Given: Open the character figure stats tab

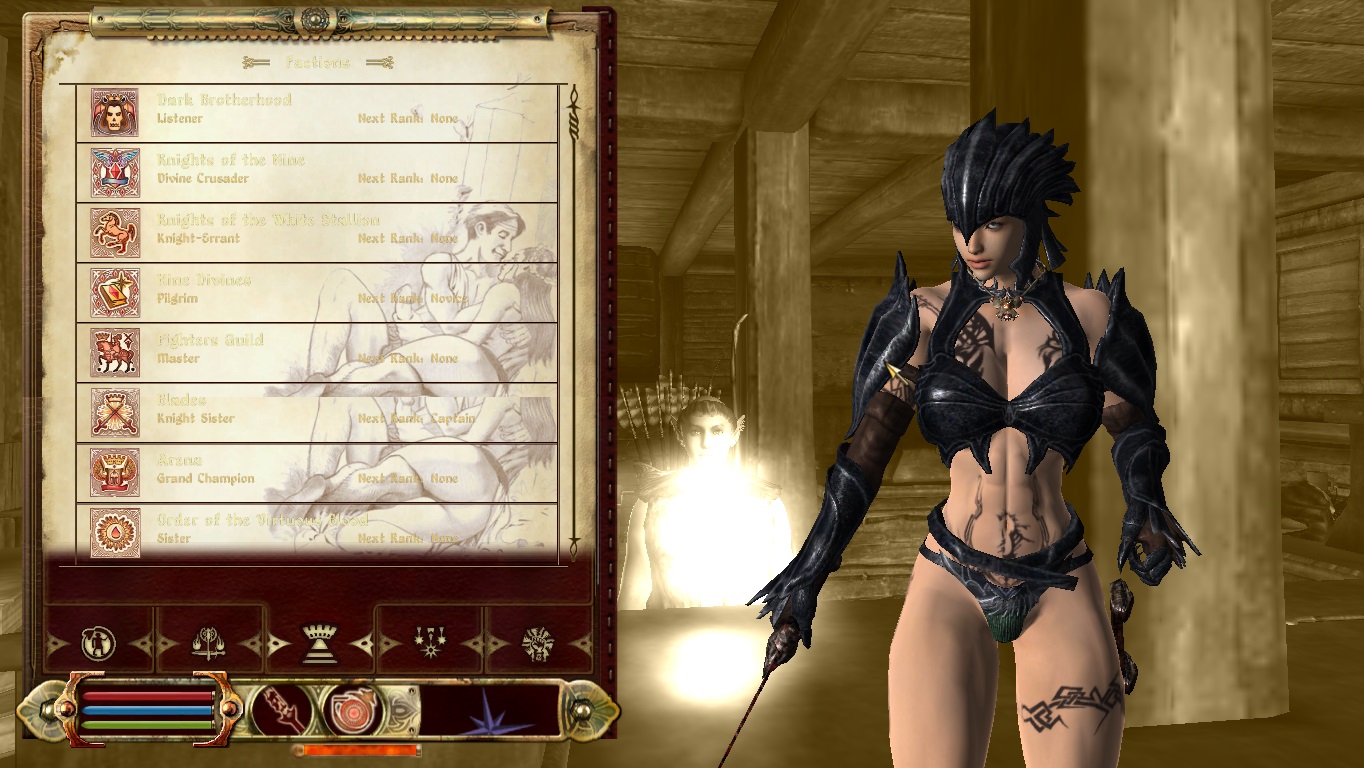Looking at the screenshot, I should click(99, 643).
